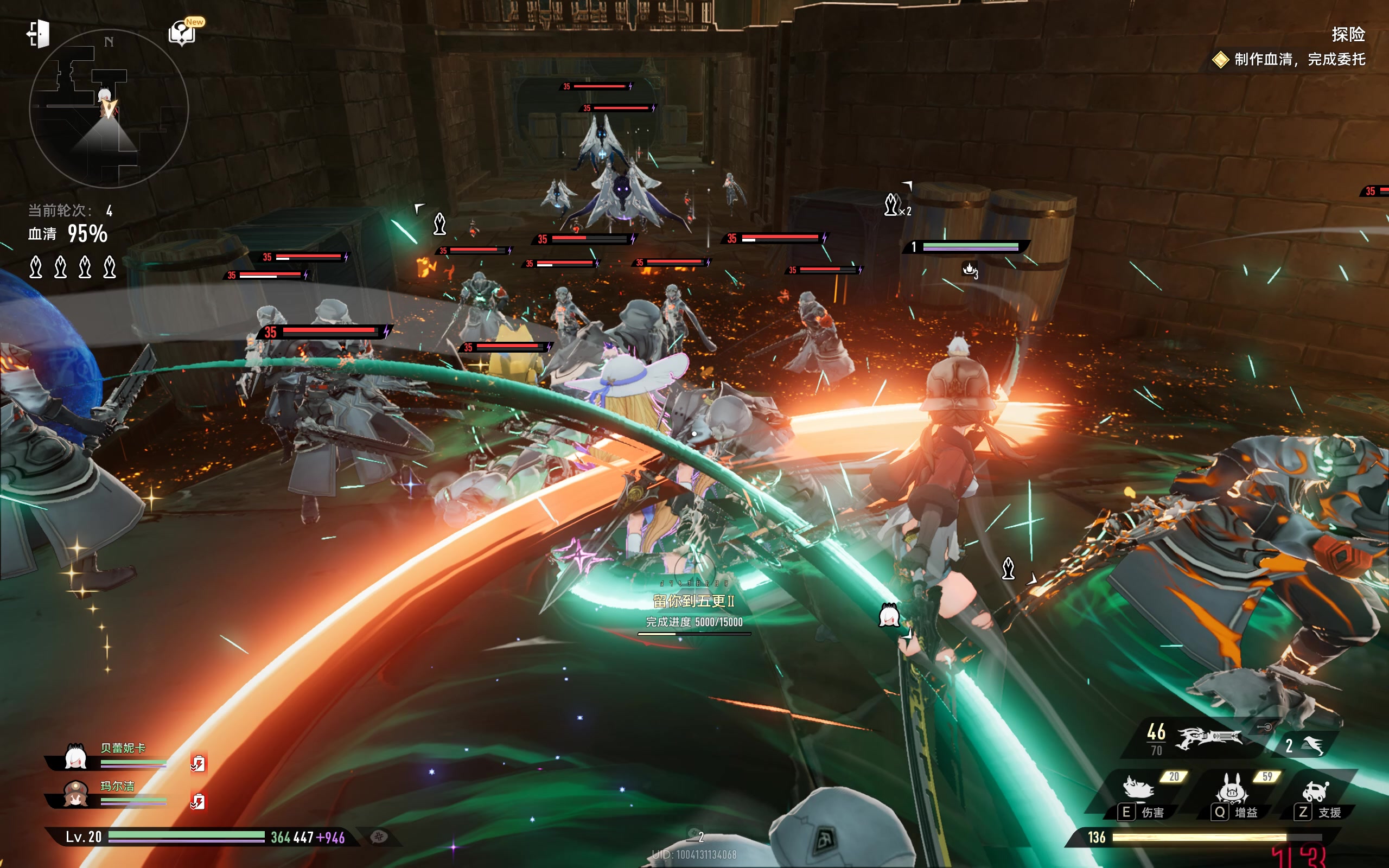Click the exit door icon

(x=39, y=34)
